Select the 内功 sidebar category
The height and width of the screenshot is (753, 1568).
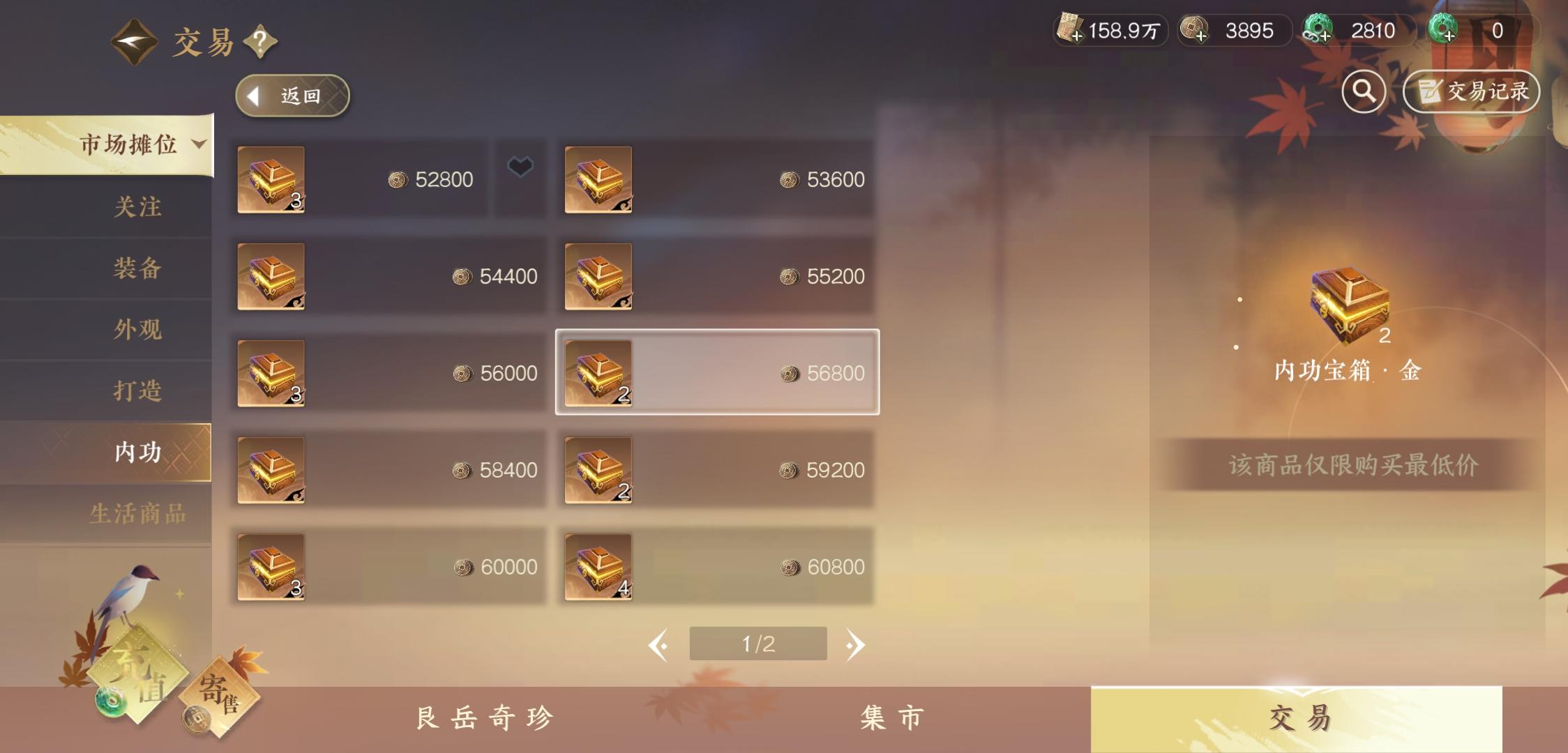point(138,452)
